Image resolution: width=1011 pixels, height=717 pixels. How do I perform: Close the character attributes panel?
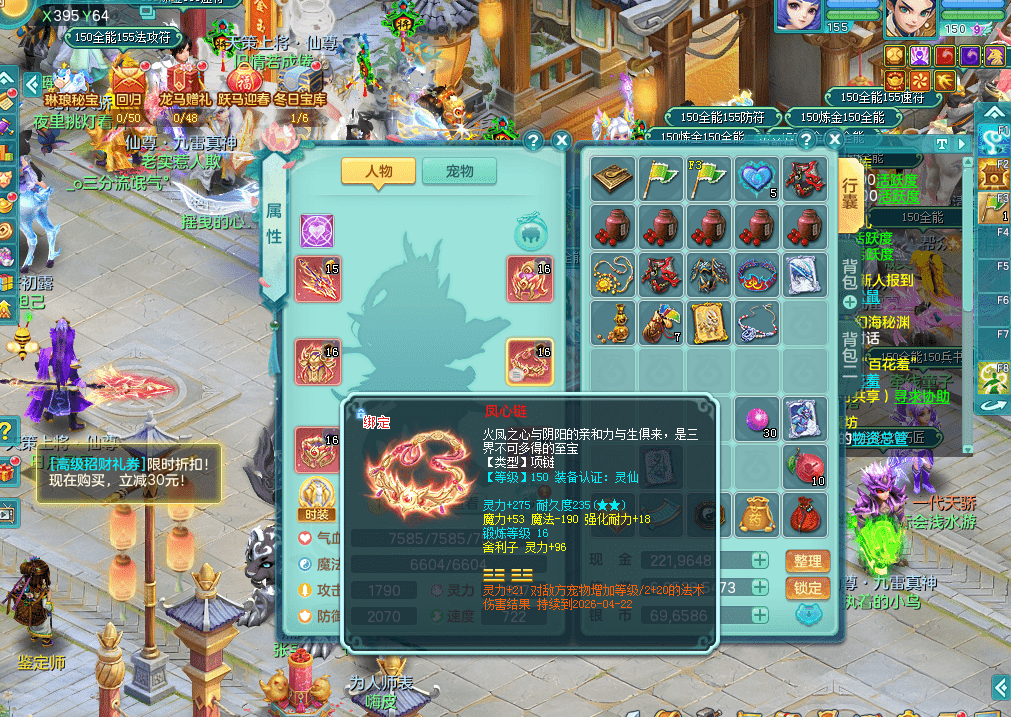[562, 140]
